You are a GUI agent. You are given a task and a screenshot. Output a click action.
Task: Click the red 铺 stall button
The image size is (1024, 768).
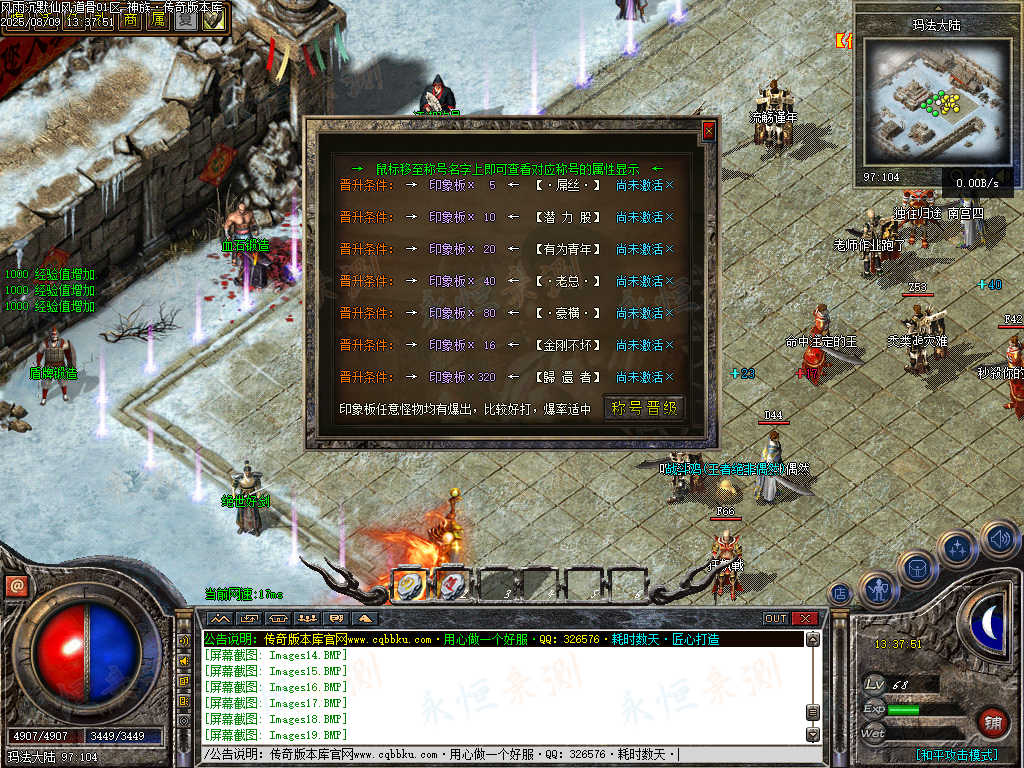pos(991,722)
